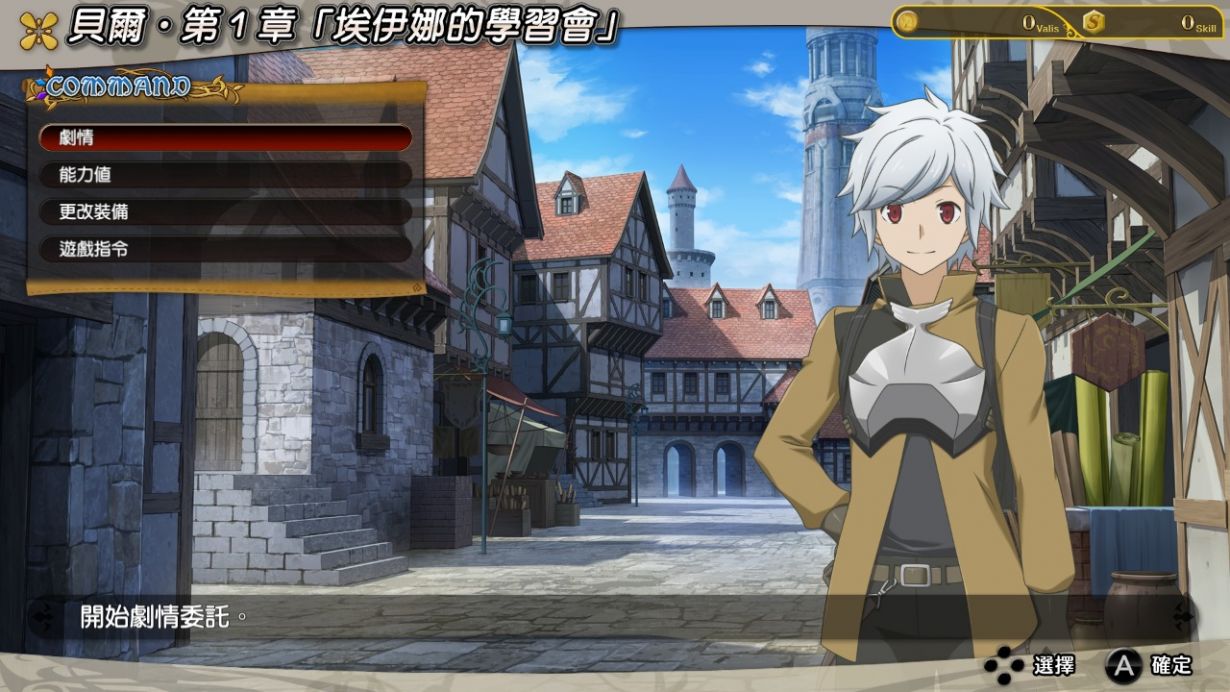
Task: Open the 能力值 status menu
Action: coord(225,175)
